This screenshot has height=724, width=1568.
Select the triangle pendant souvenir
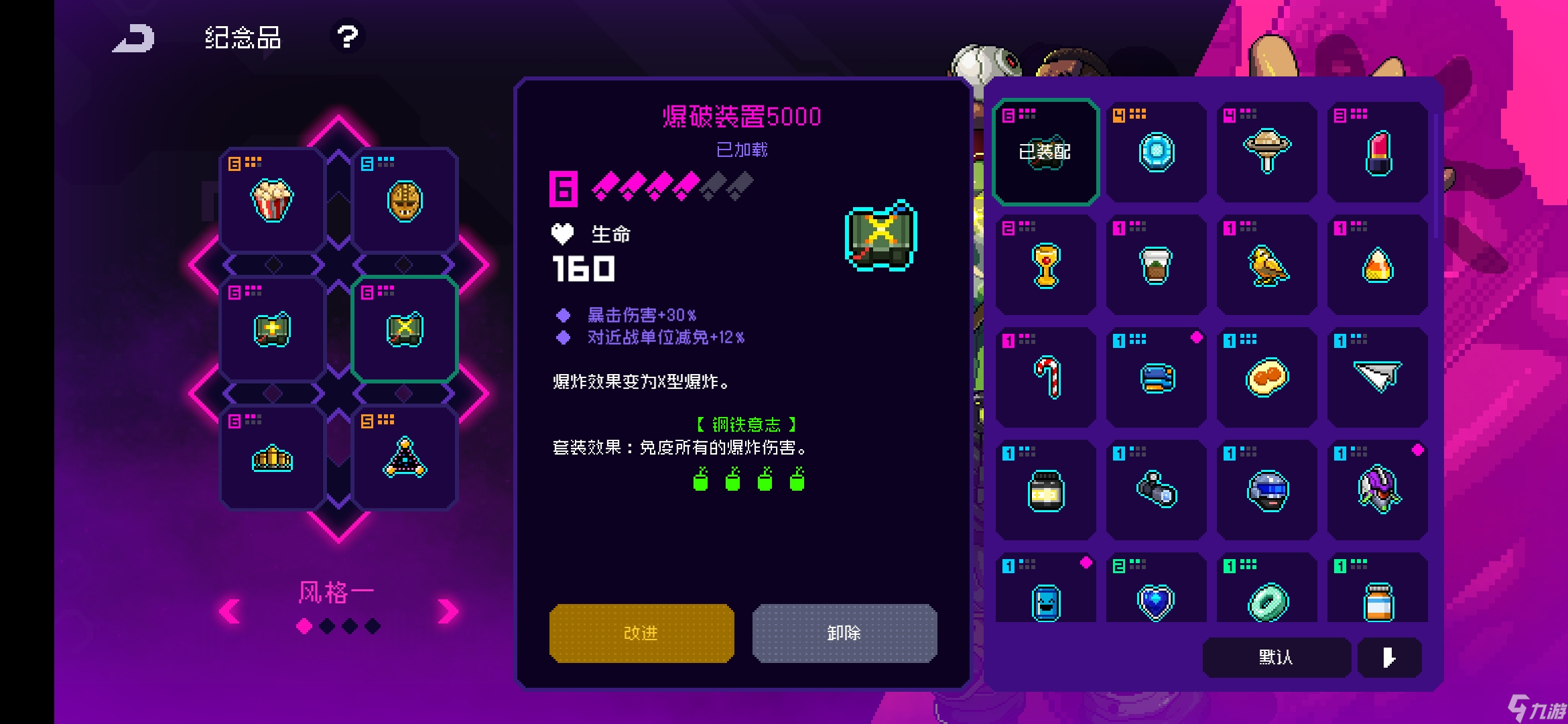(405, 458)
